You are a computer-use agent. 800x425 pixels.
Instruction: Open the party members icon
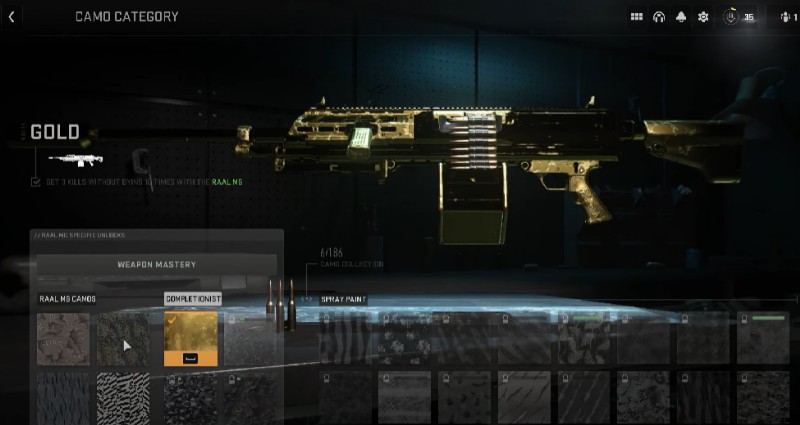point(786,17)
